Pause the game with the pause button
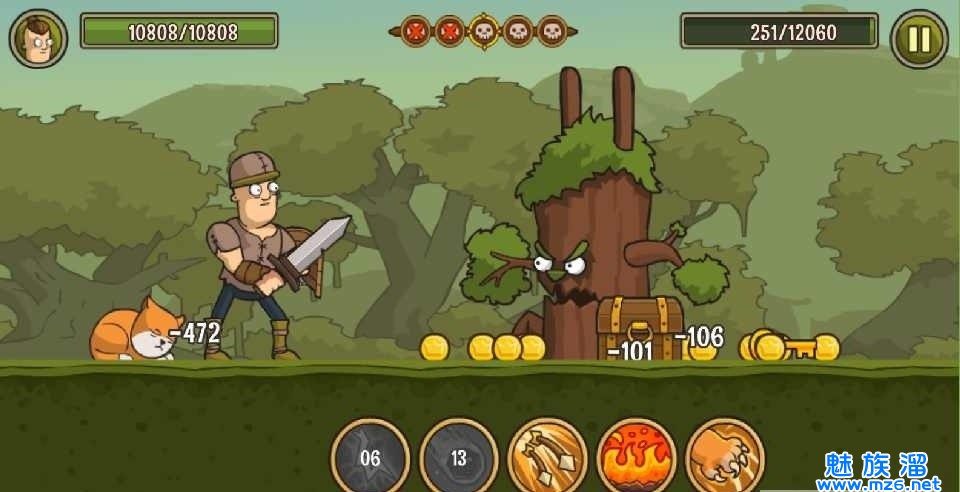 tap(918, 39)
